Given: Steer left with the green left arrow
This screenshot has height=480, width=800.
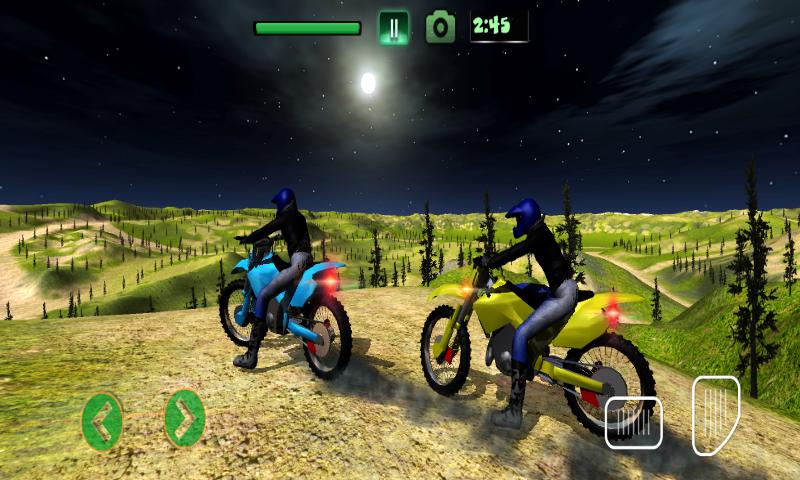Looking at the screenshot, I should click(x=102, y=421).
